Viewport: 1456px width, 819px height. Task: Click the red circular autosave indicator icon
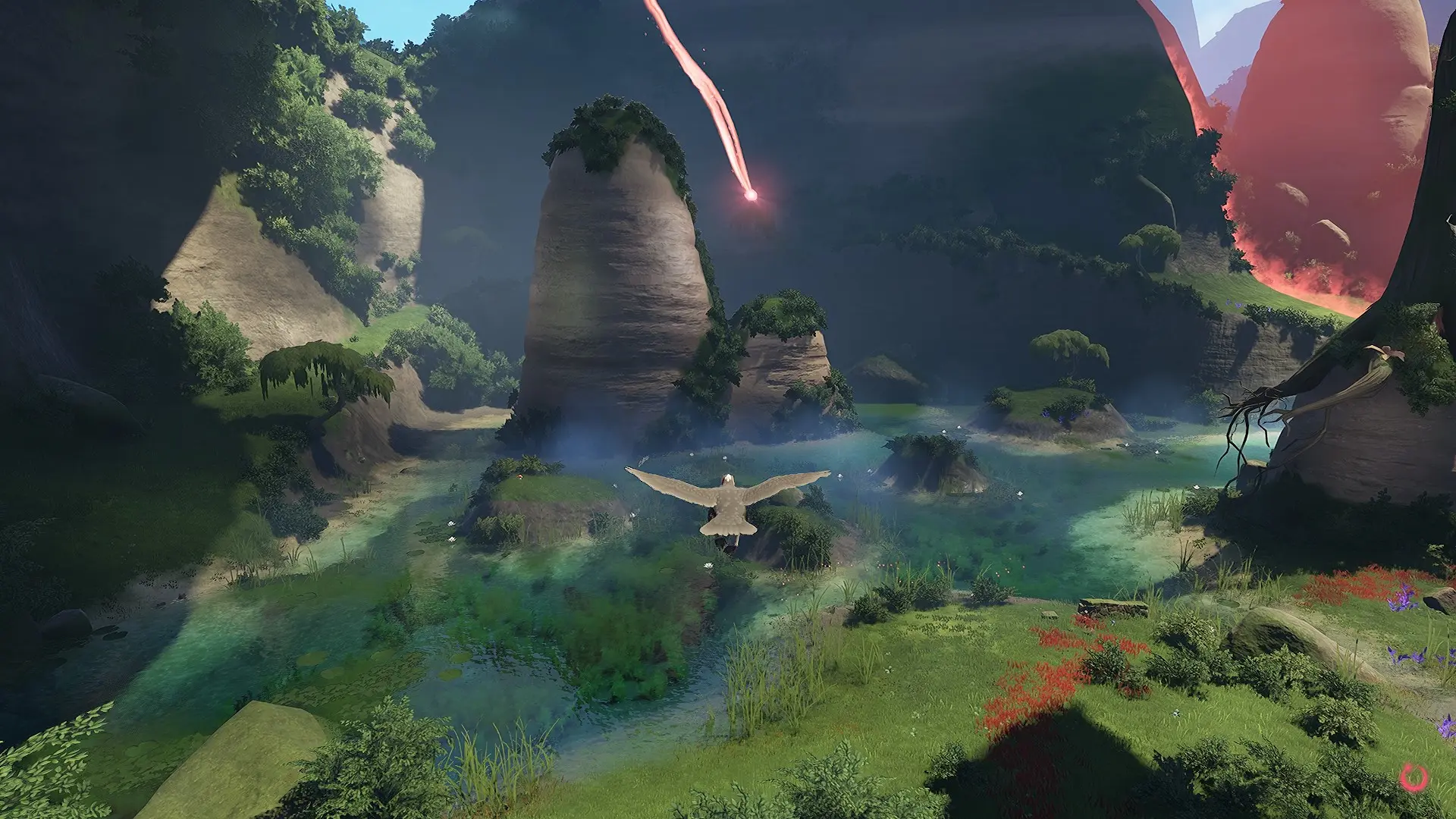(x=1414, y=777)
